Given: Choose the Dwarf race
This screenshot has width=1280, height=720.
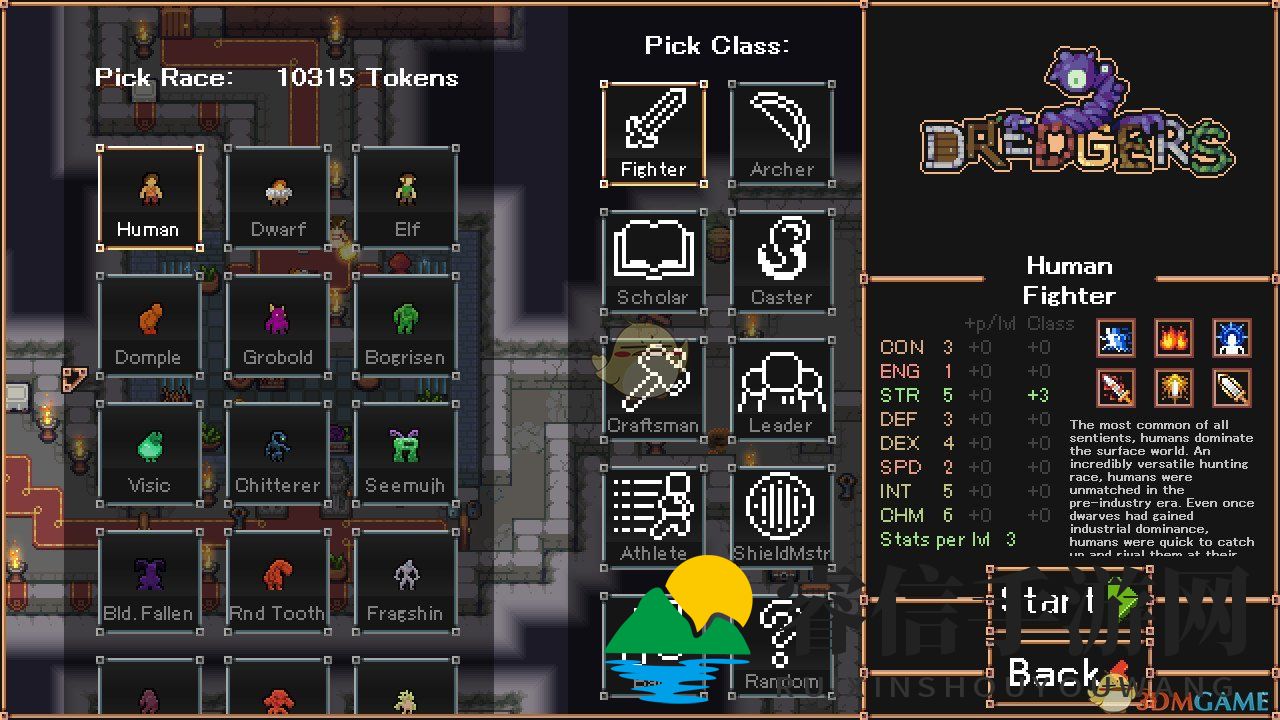Looking at the screenshot, I should coord(277,197).
